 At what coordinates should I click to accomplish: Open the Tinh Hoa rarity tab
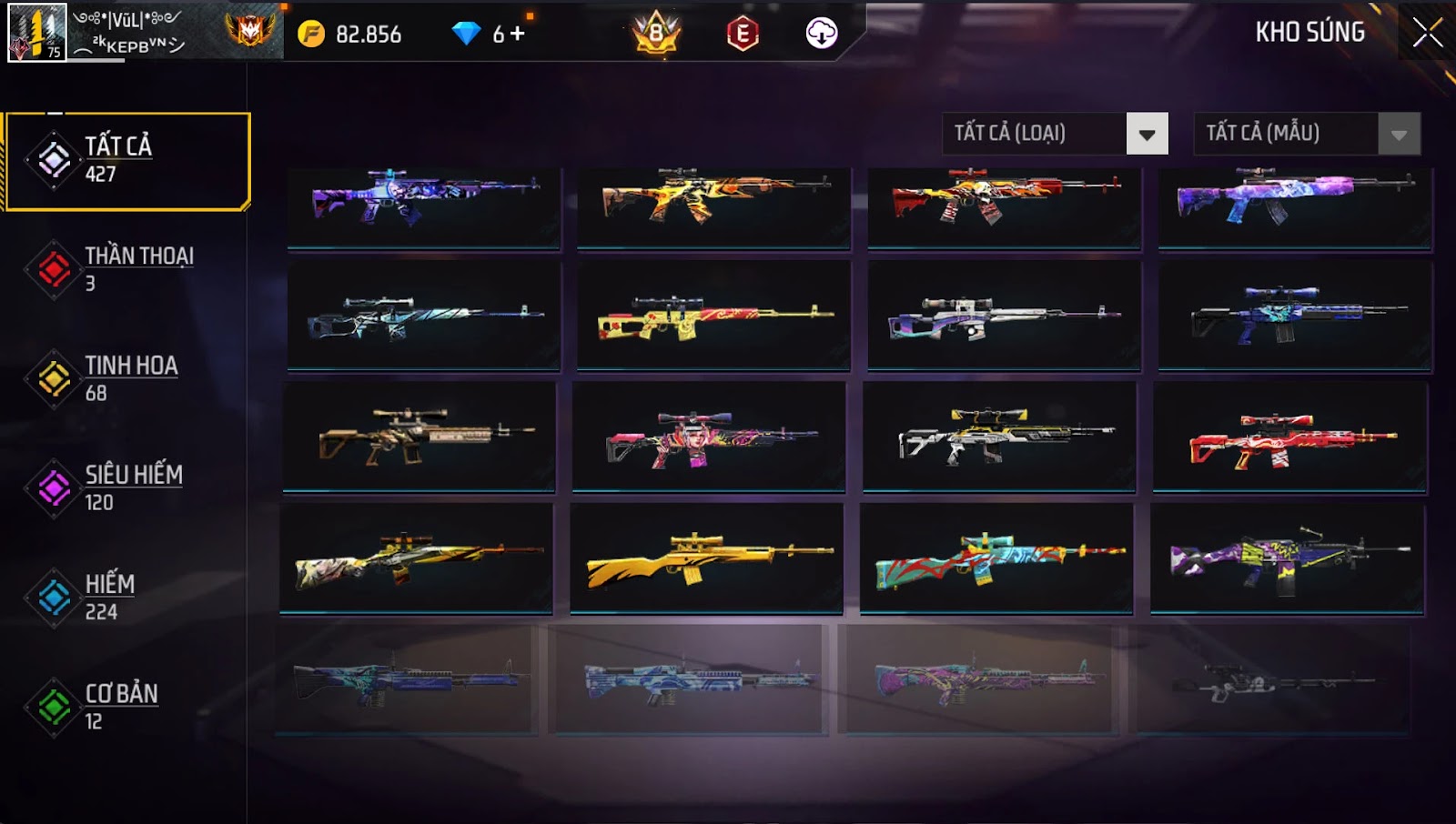point(127,378)
